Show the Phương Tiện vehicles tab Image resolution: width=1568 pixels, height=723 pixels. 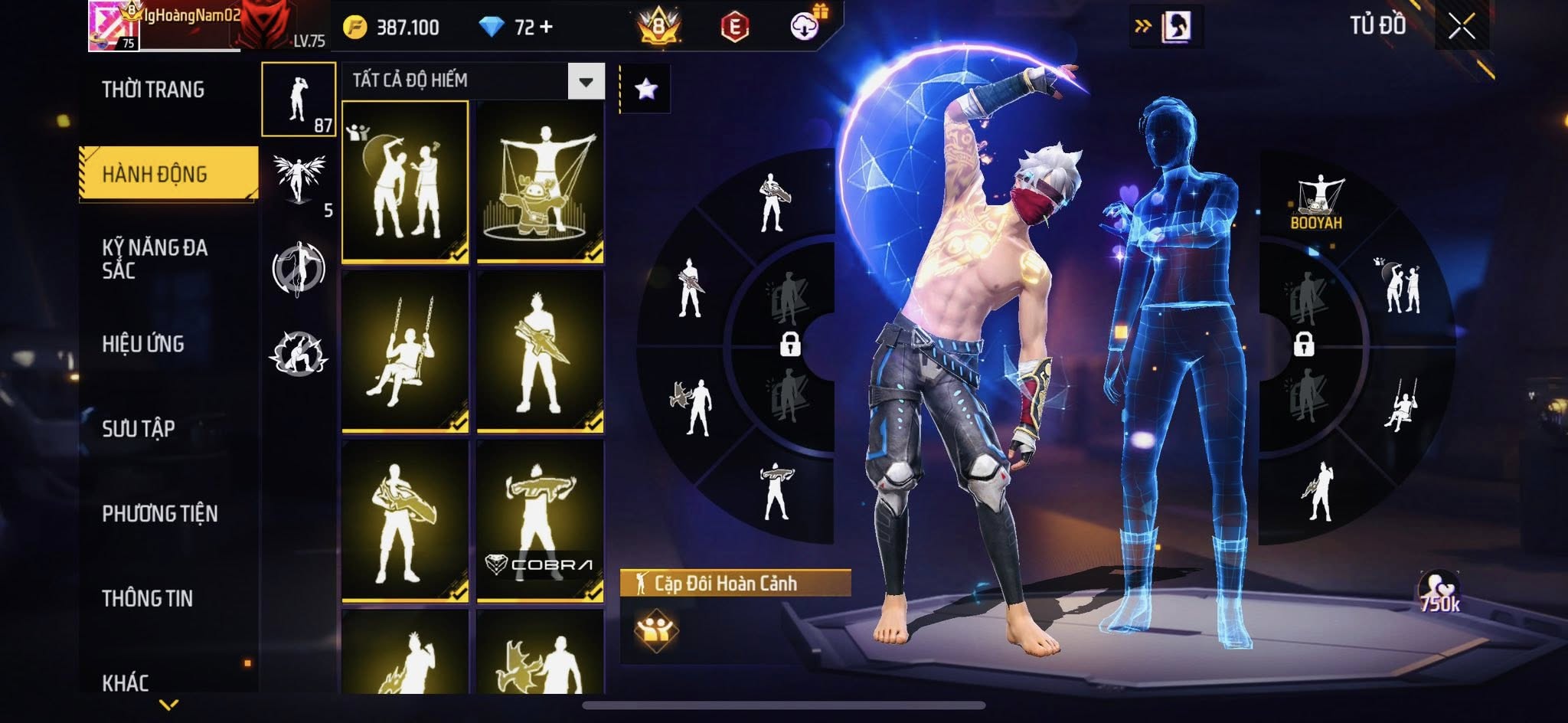[x=159, y=513]
